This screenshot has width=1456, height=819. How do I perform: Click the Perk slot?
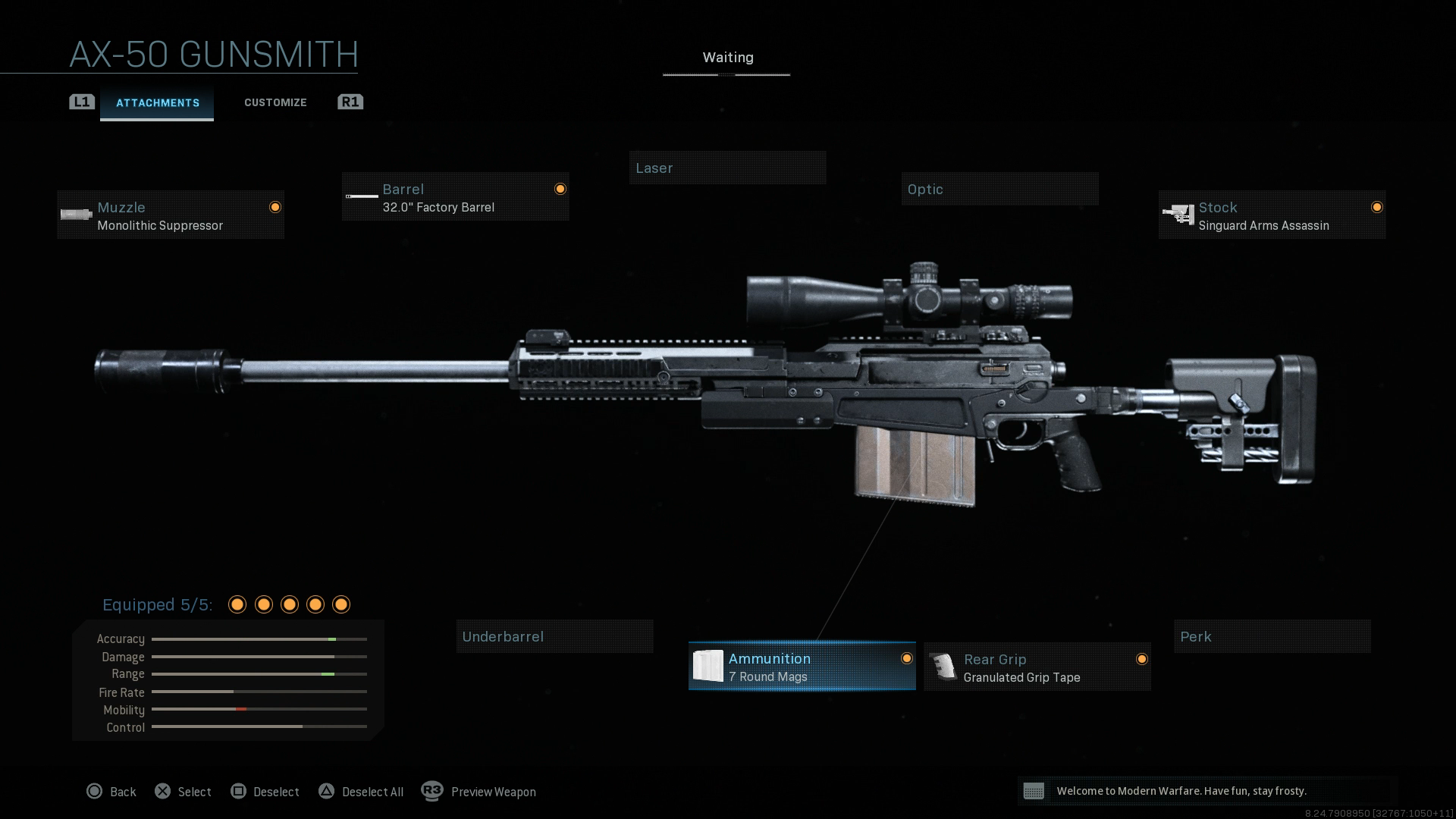[1272, 636]
